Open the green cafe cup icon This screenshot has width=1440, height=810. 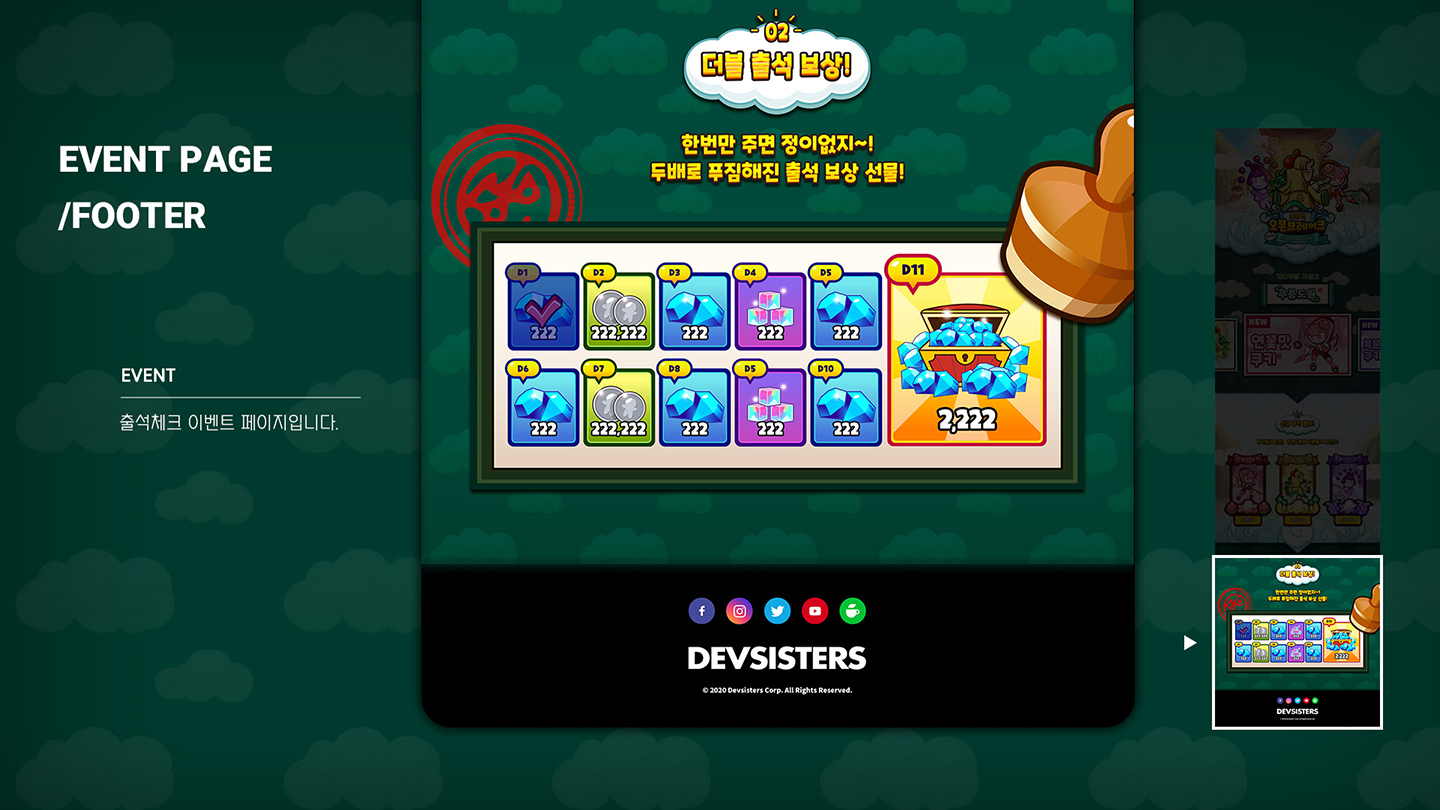tap(852, 611)
